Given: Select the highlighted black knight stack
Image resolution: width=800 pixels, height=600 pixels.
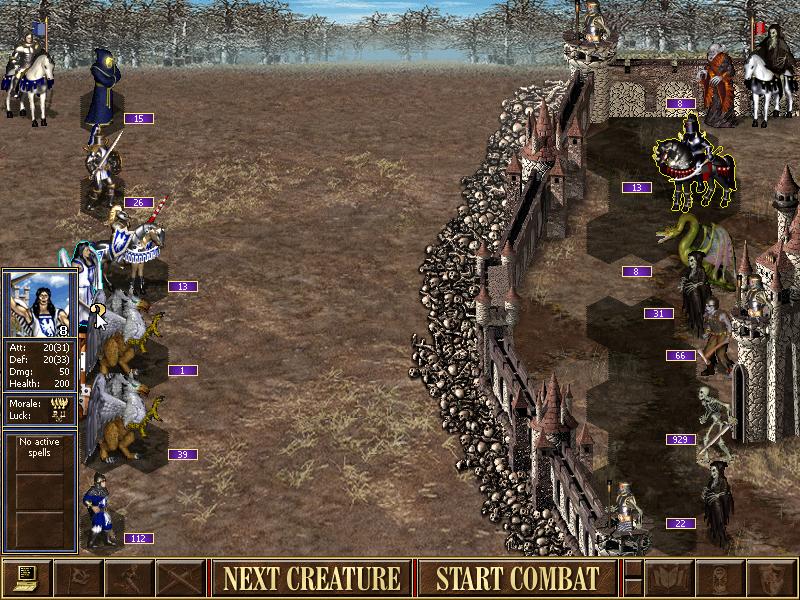Looking at the screenshot, I should pyautogui.click(x=691, y=162).
